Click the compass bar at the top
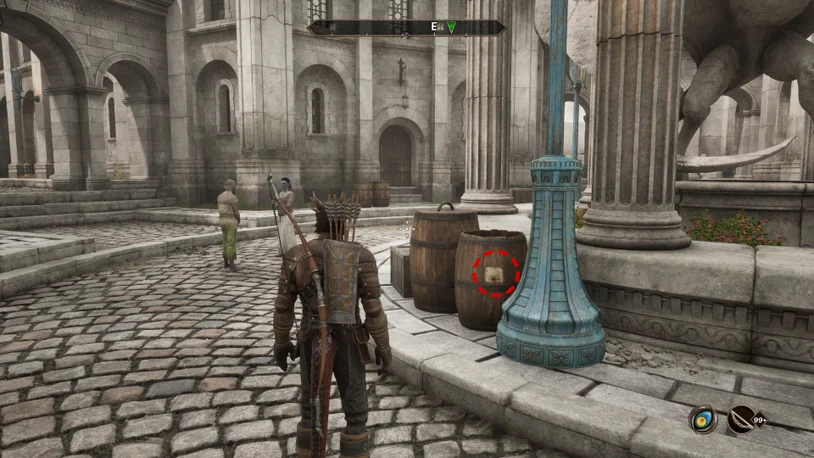 (x=406, y=28)
